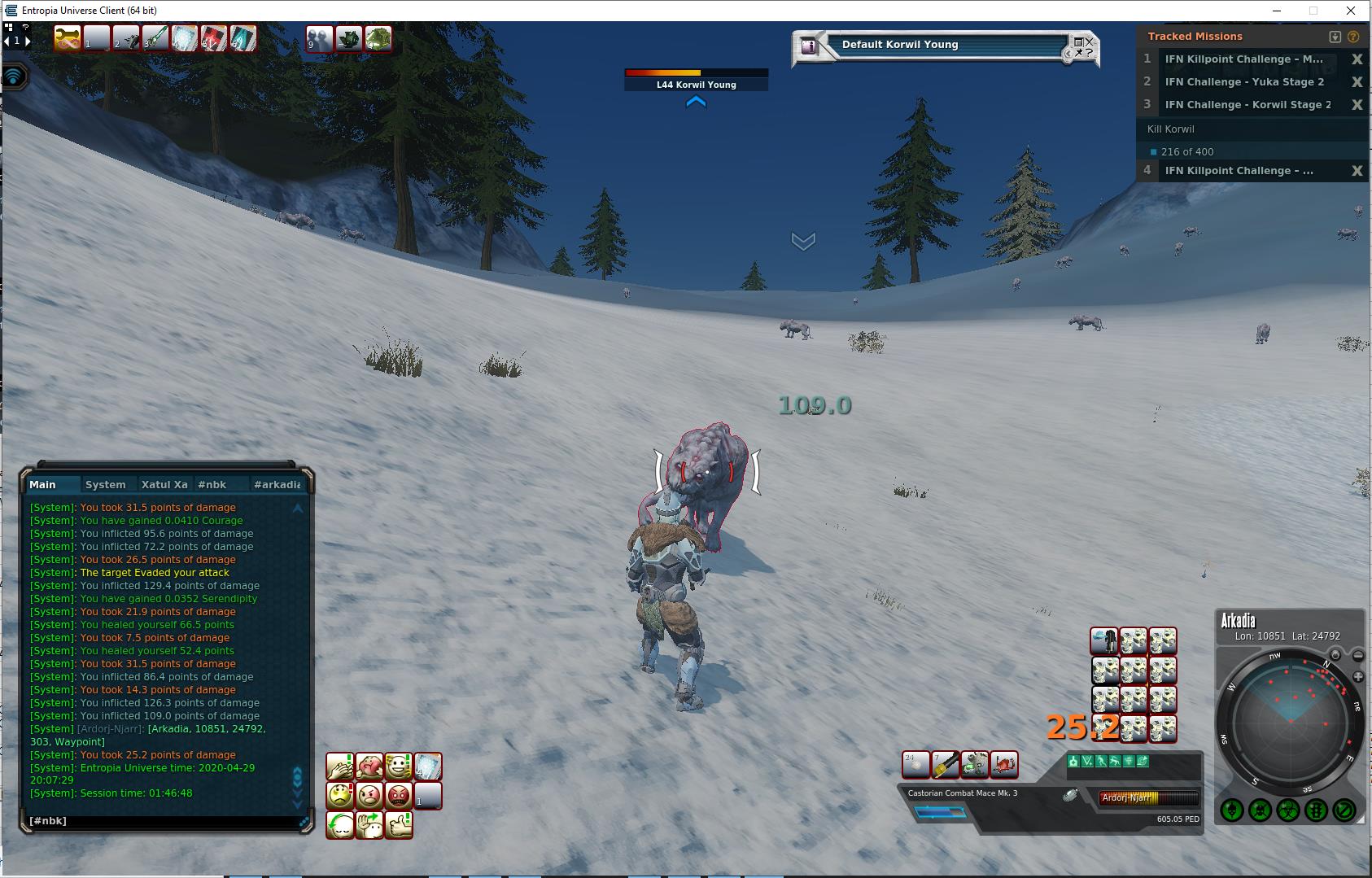
Task: Switch to the System chat tab
Action: (x=106, y=485)
